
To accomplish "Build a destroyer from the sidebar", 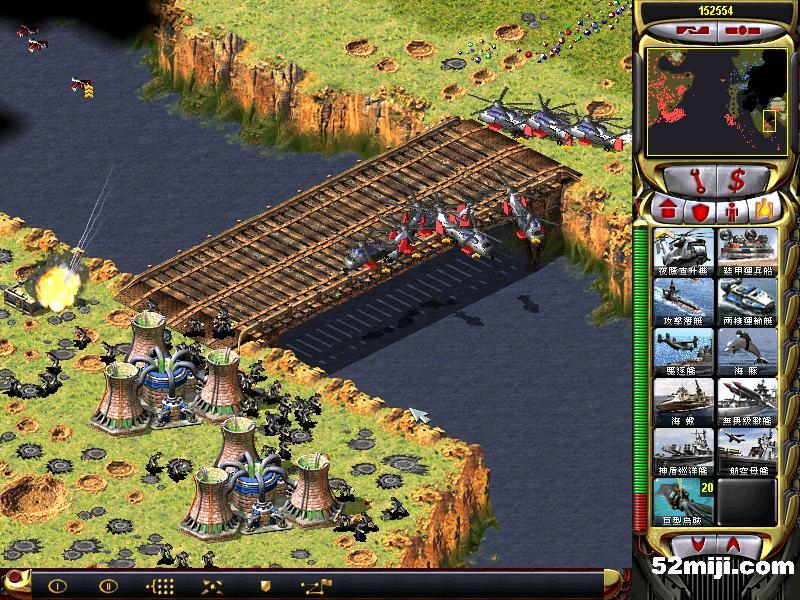I will pos(684,350).
